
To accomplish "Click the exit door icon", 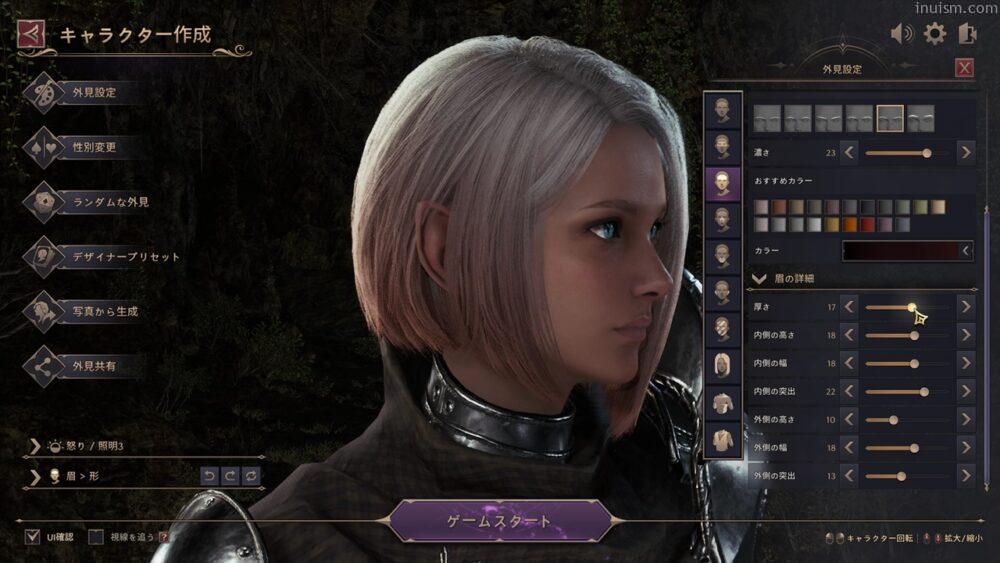I will [967, 34].
